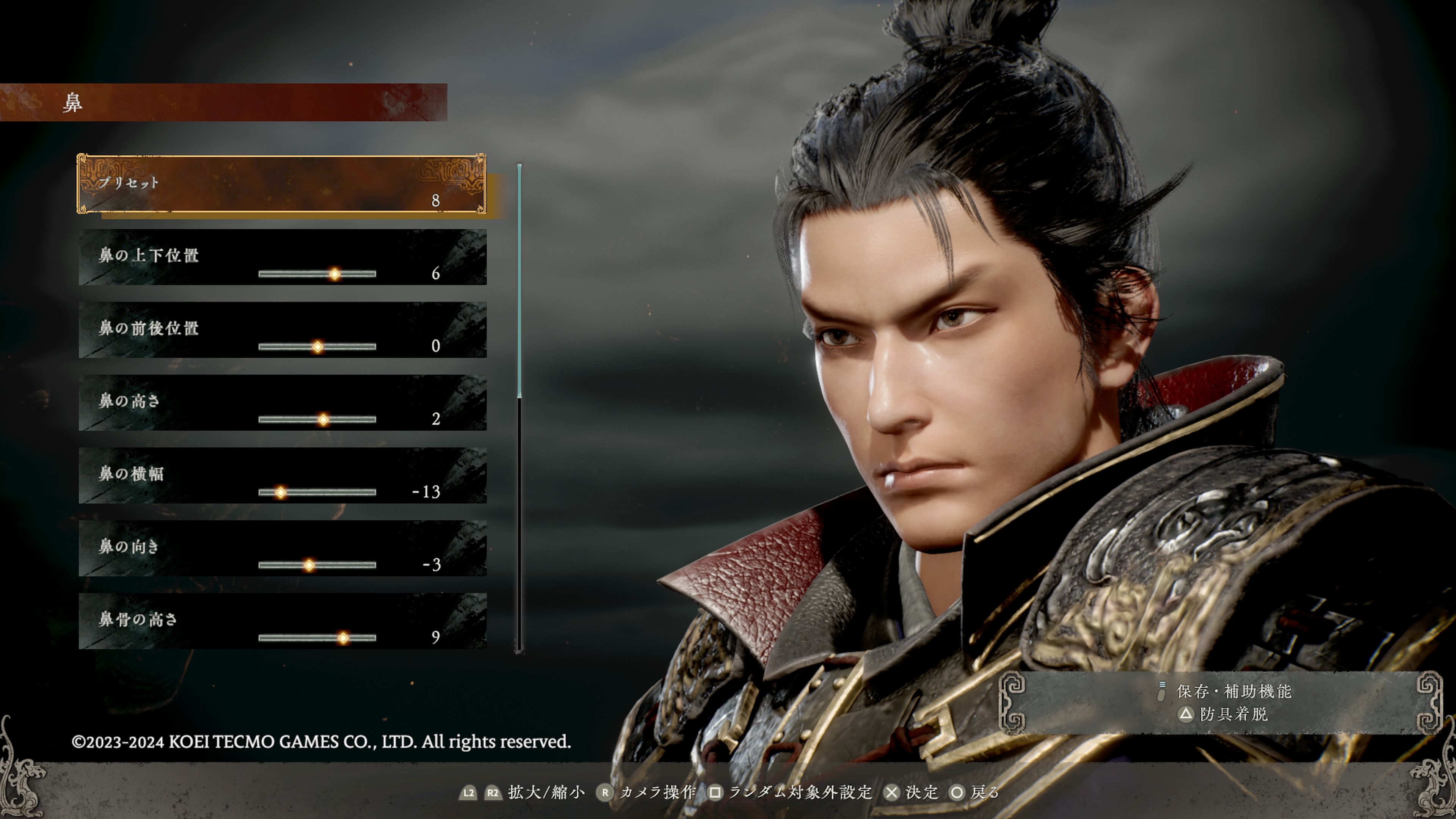This screenshot has height=819, width=1456.
Task: Click the 鼻の上下位置 slider track
Action: (x=317, y=274)
